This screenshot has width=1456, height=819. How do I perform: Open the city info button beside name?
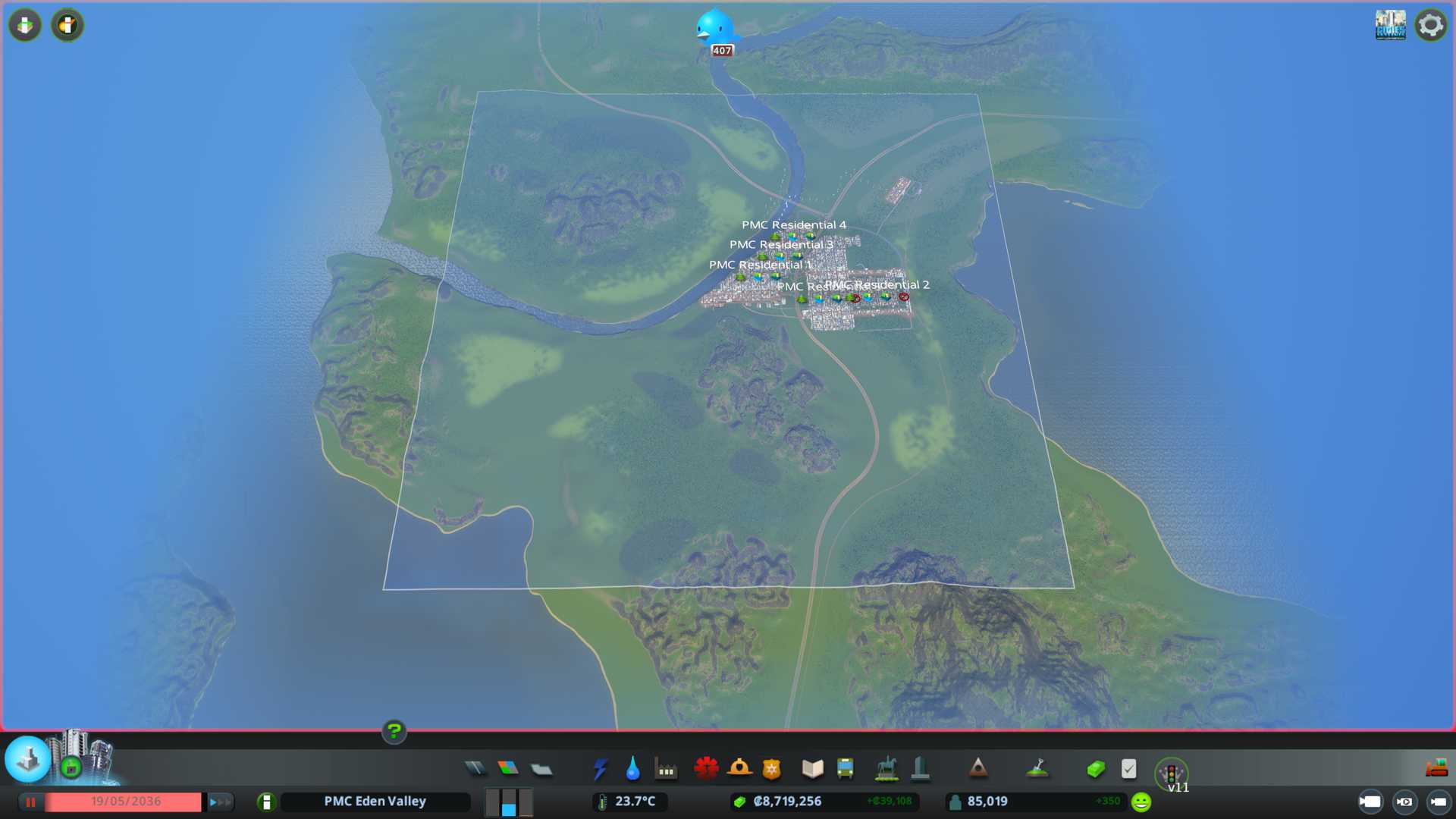pyautogui.click(x=266, y=802)
